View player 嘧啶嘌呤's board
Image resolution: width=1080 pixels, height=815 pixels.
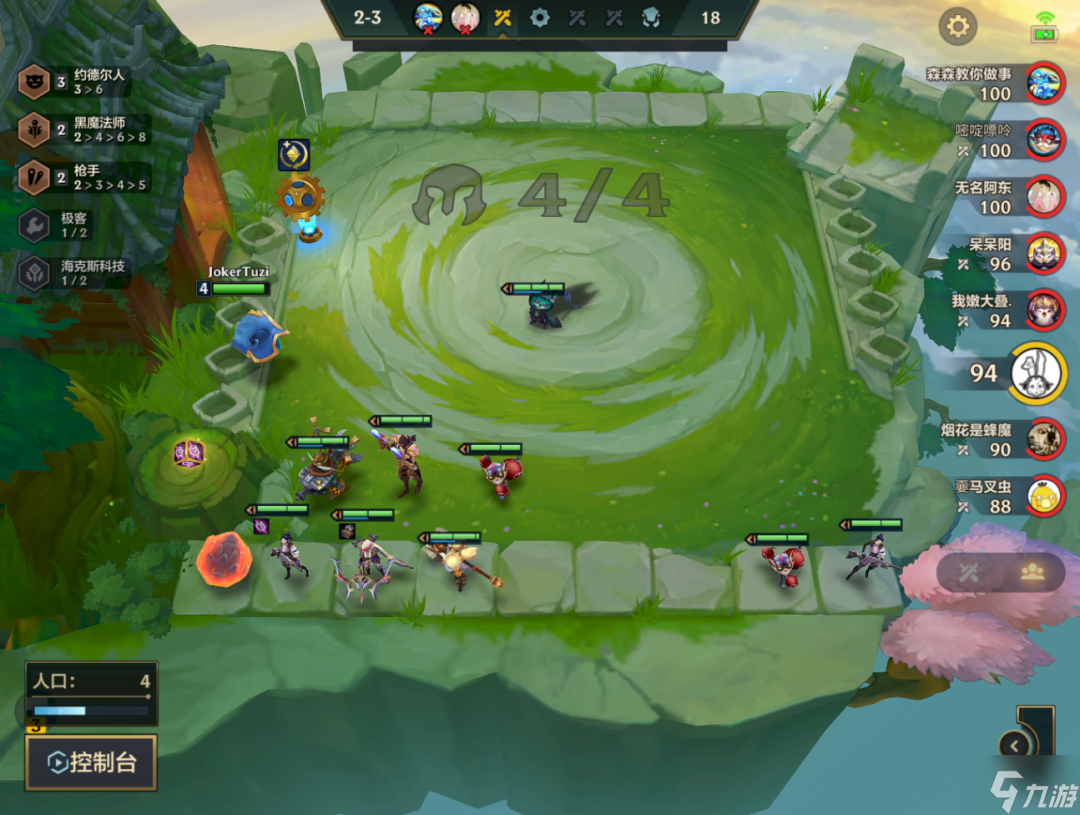tap(1045, 140)
